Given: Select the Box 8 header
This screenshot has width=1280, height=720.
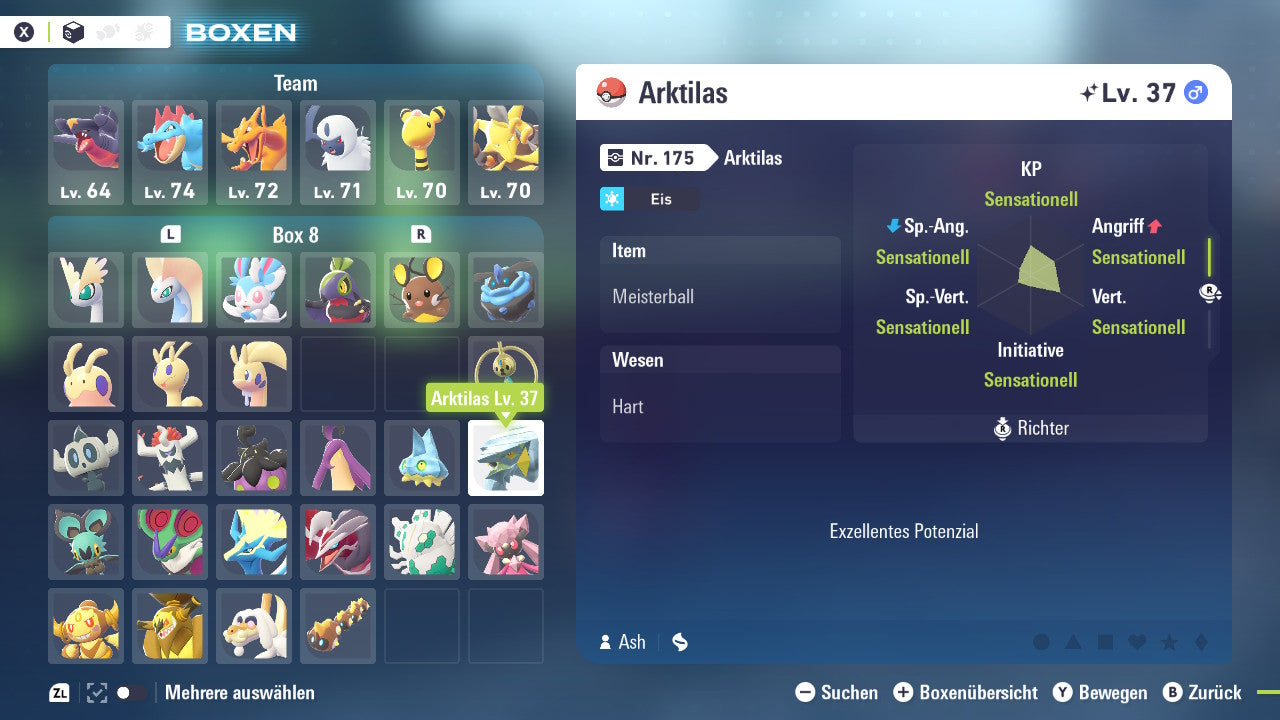Looking at the screenshot, I should [x=295, y=232].
